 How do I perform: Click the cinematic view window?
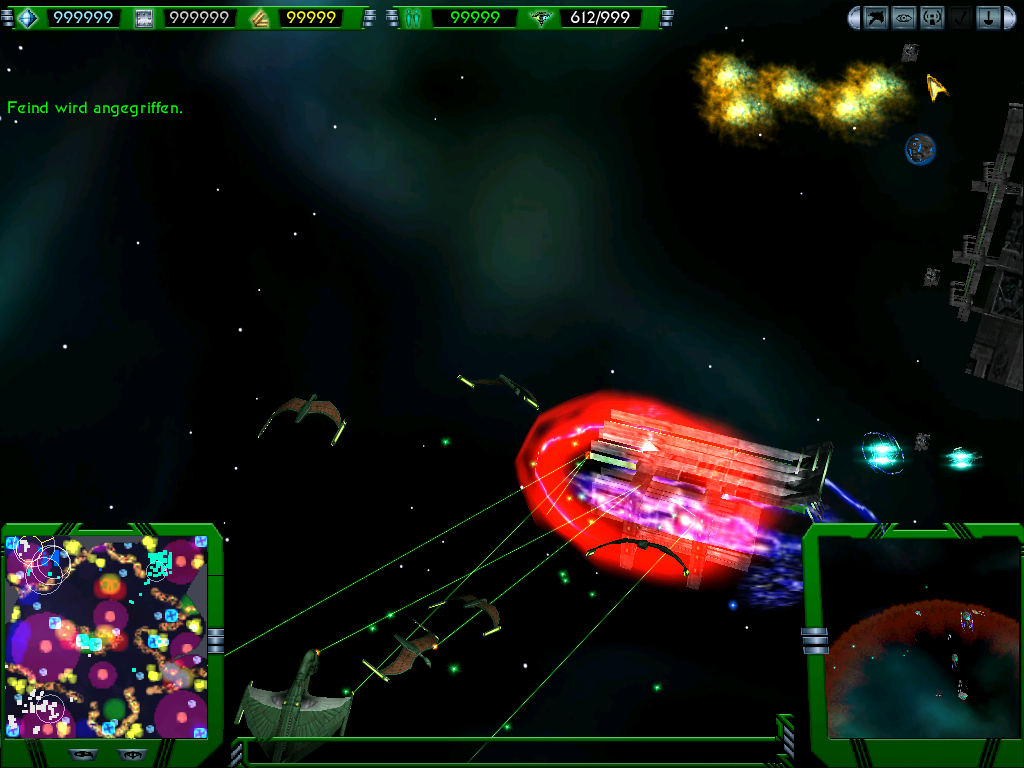[x=922, y=650]
